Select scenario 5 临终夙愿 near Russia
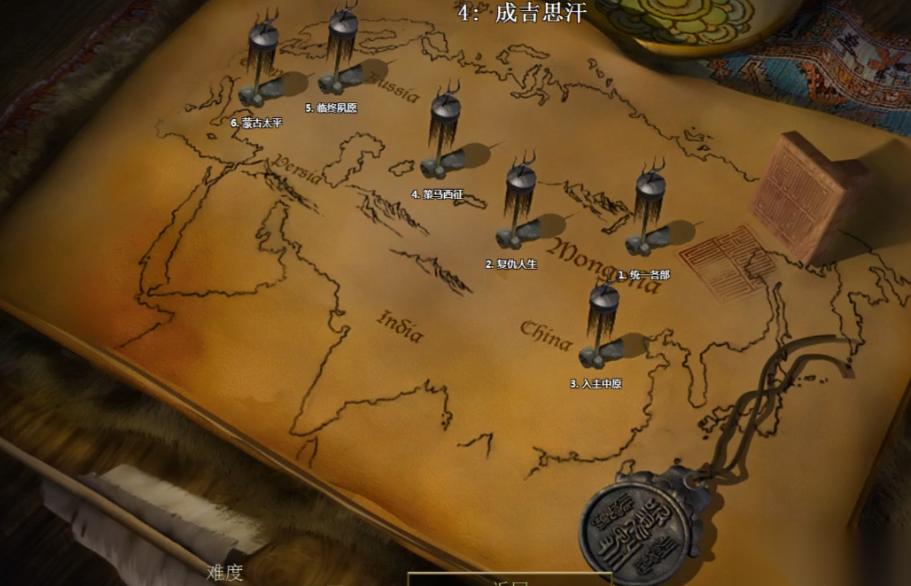The height and width of the screenshot is (586, 911). [x=341, y=55]
